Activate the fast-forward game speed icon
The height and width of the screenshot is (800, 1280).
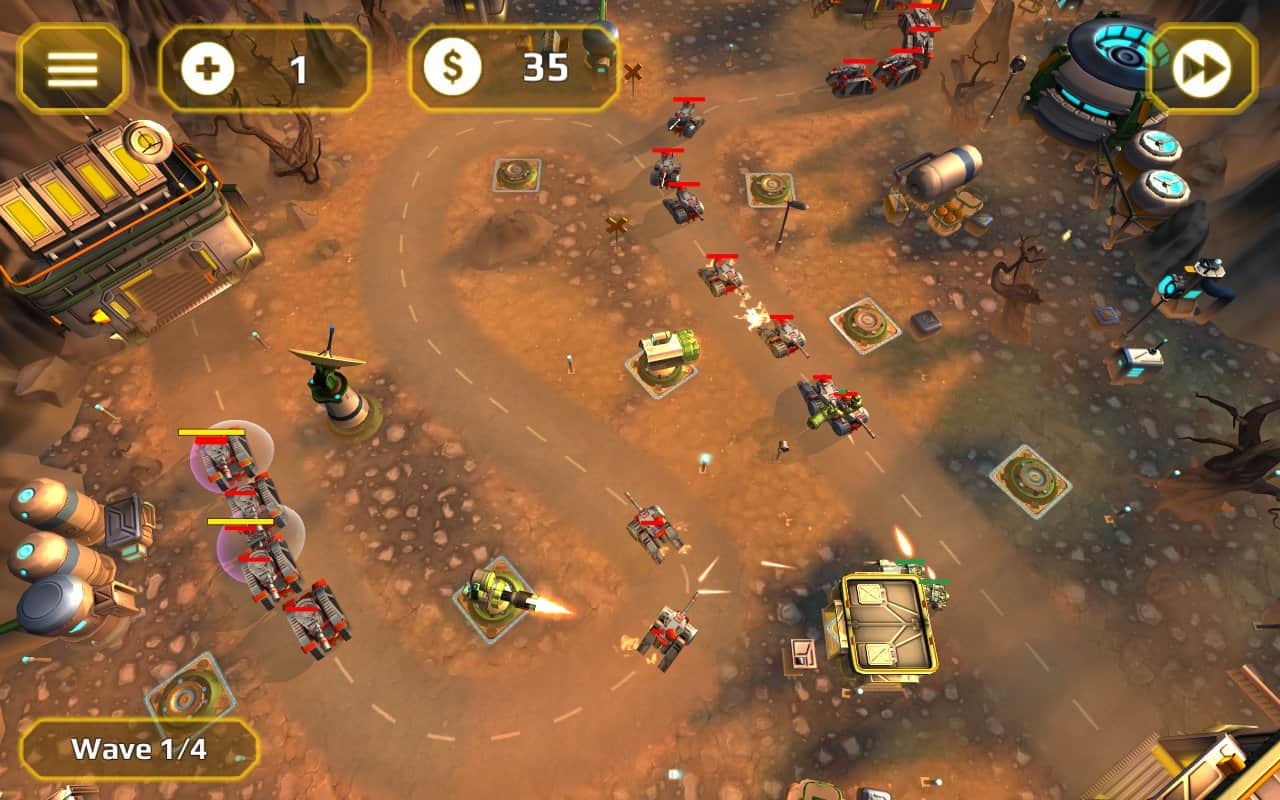coord(1206,69)
